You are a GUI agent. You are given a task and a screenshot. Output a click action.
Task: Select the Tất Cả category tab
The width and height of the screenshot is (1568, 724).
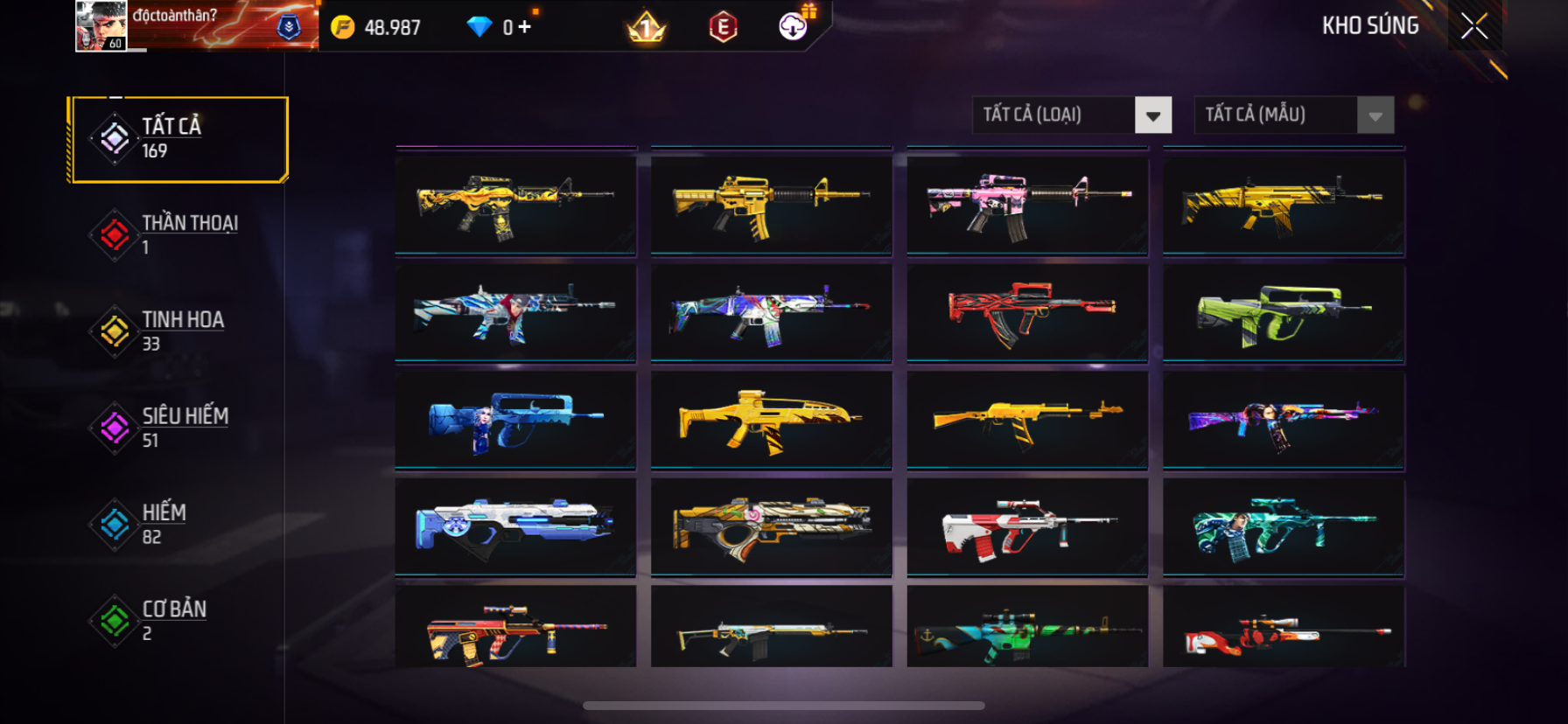click(x=179, y=139)
